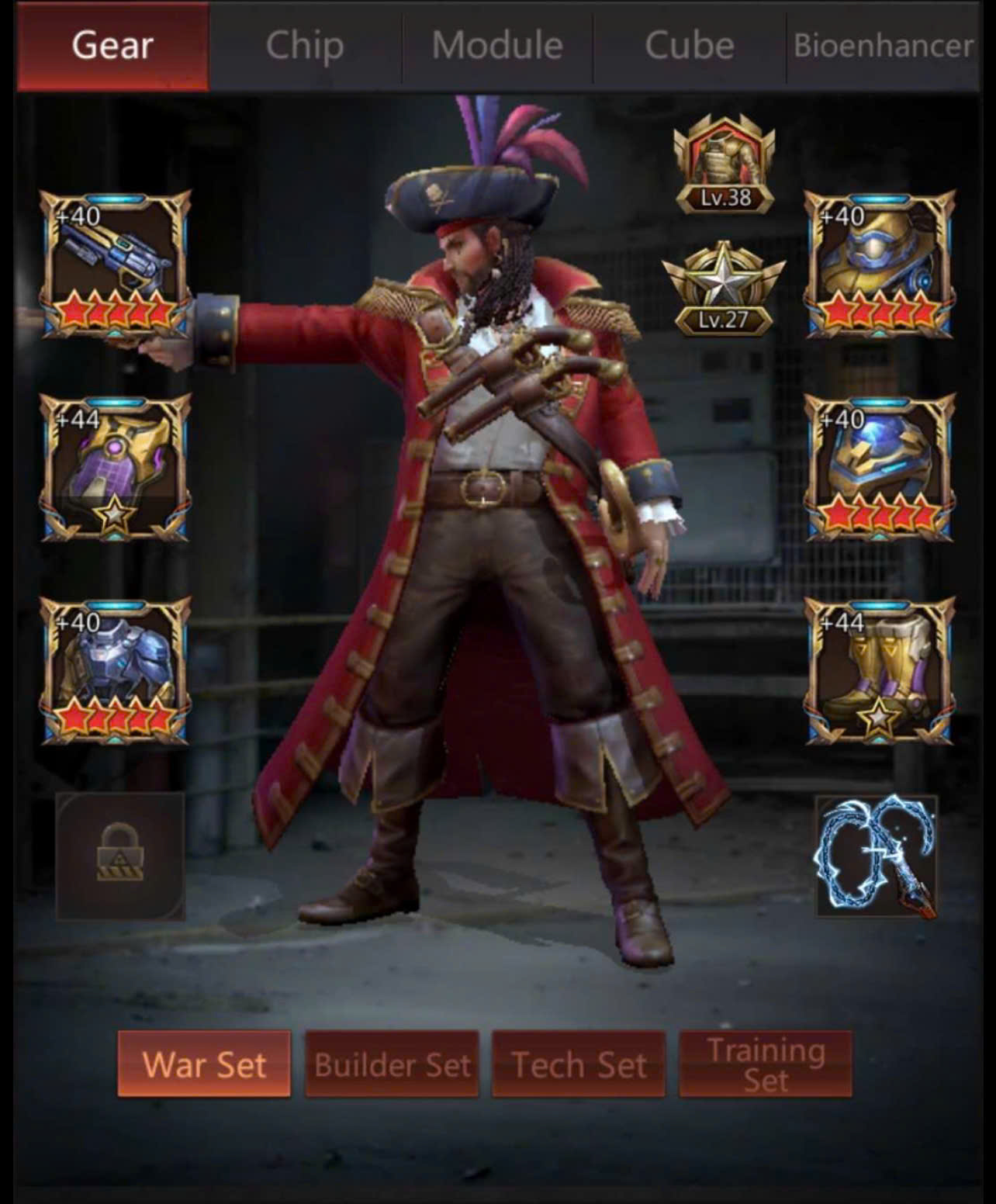Inspect the +44 purple gauntlet slot

(x=115, y=468)
